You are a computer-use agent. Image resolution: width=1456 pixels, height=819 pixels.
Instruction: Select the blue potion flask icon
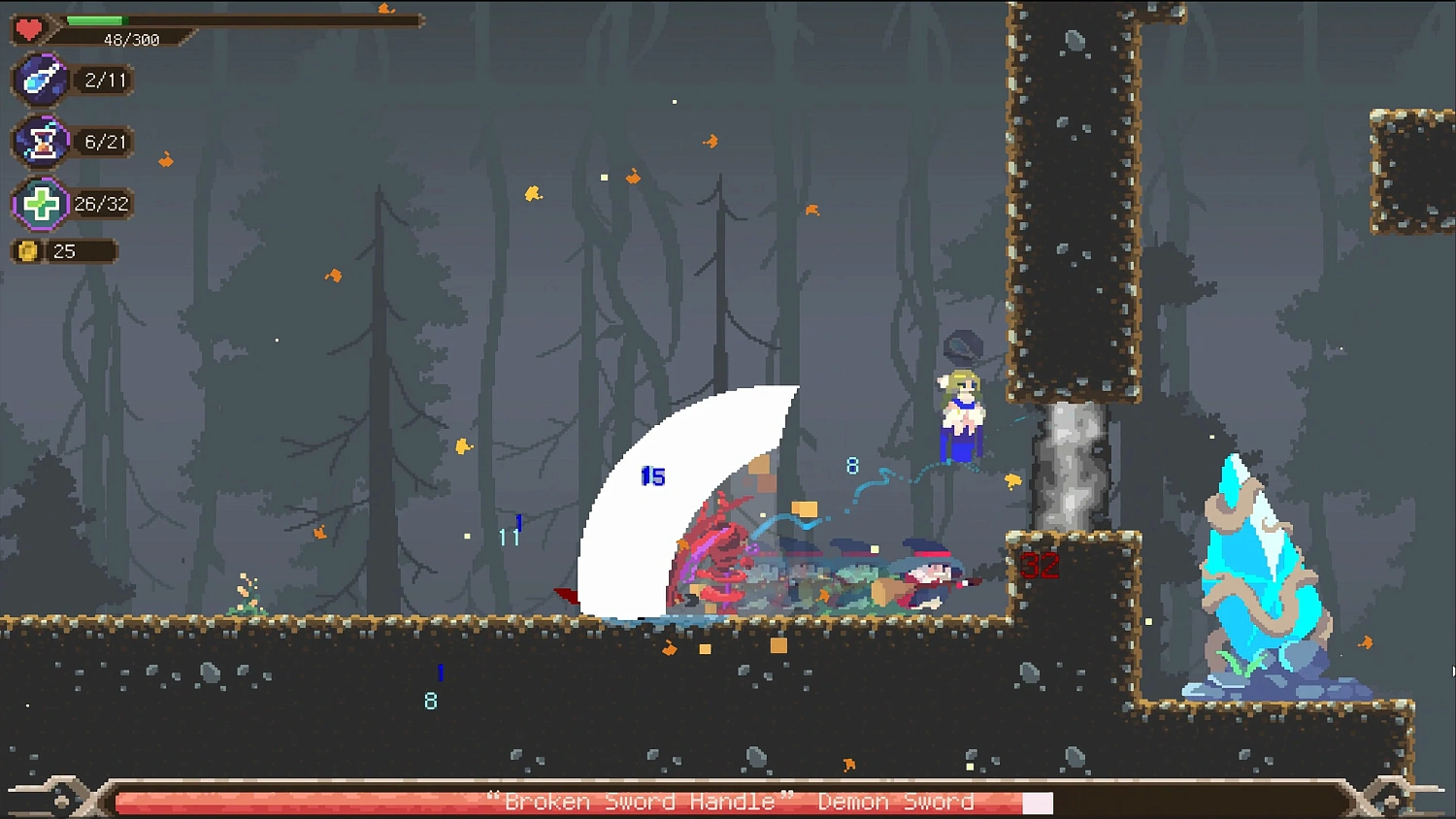[x=41, y=80]
